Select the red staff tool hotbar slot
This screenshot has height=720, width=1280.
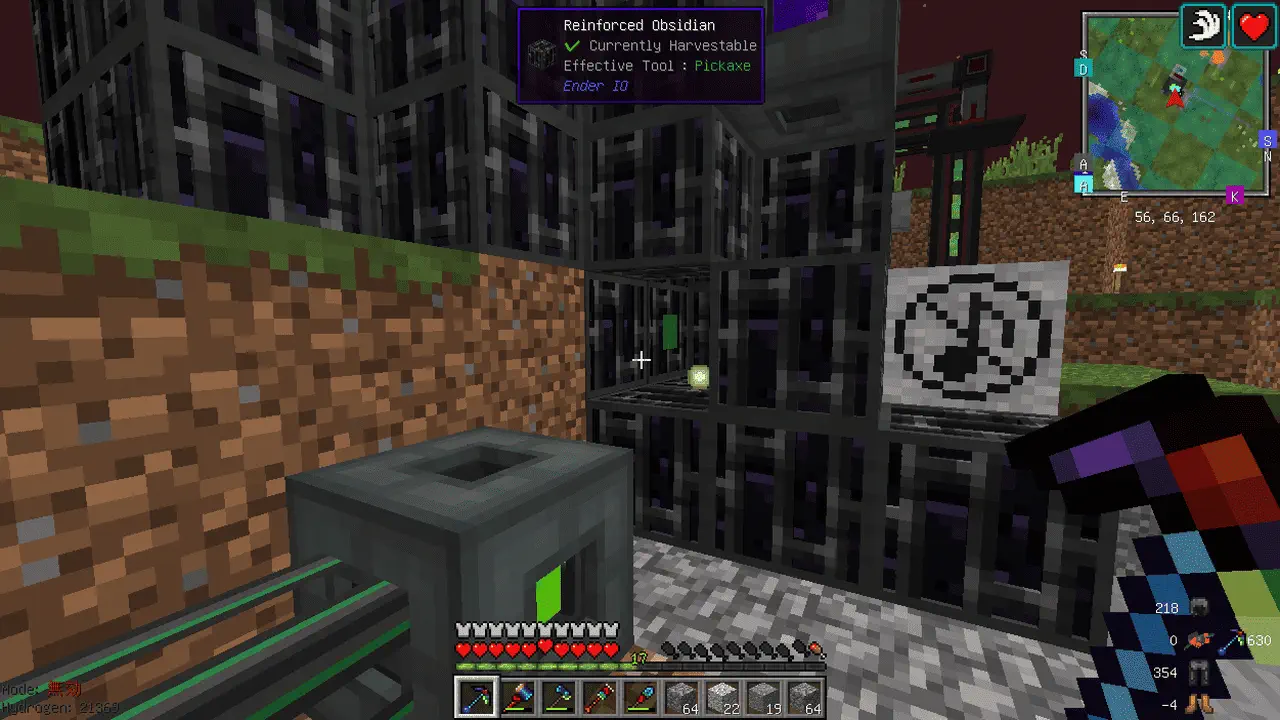point(599,696)
